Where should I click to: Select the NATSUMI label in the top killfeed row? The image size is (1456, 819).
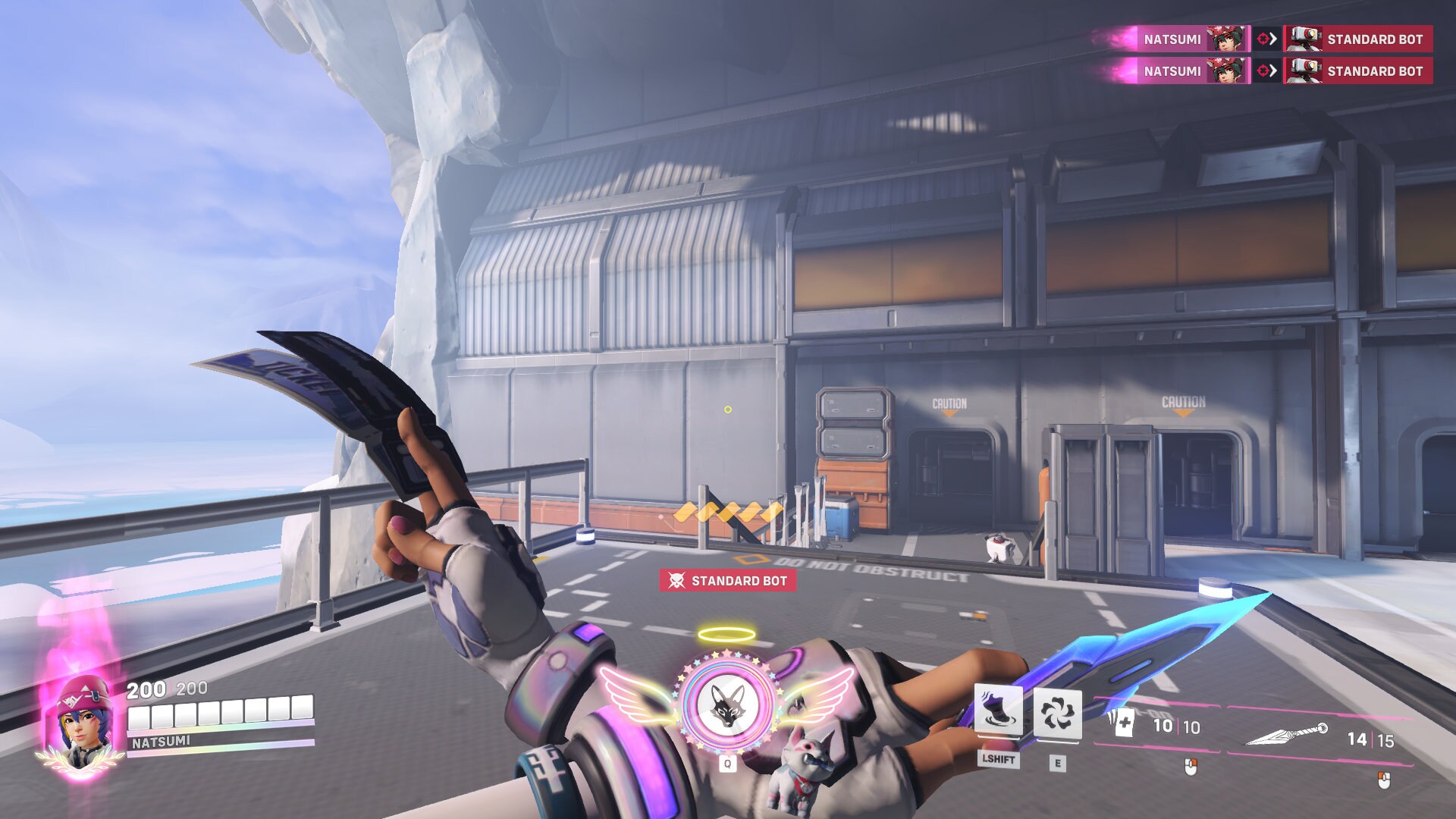point(1172,39)
